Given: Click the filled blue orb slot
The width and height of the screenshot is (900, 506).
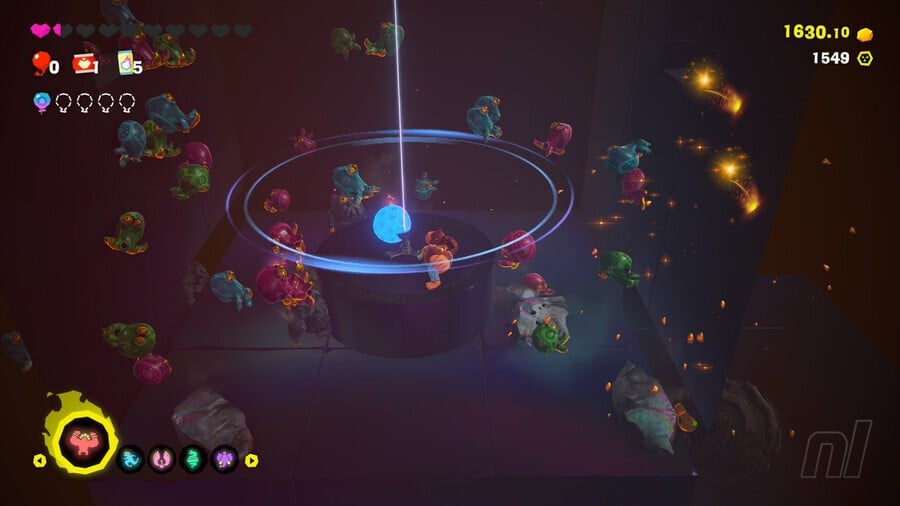Looking at the screenshot, I should 42,101.
